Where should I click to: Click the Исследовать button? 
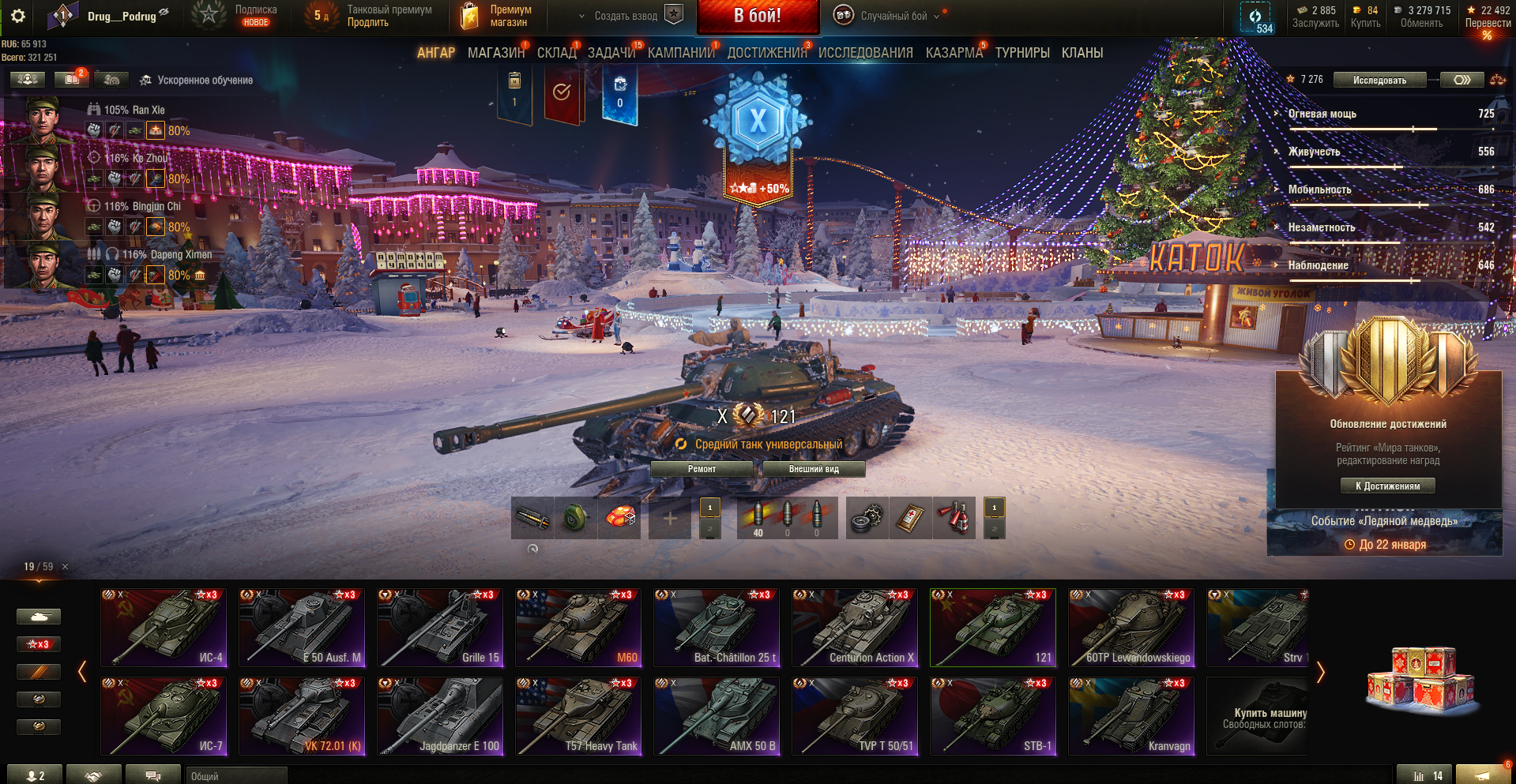(x=1379, y=80)
